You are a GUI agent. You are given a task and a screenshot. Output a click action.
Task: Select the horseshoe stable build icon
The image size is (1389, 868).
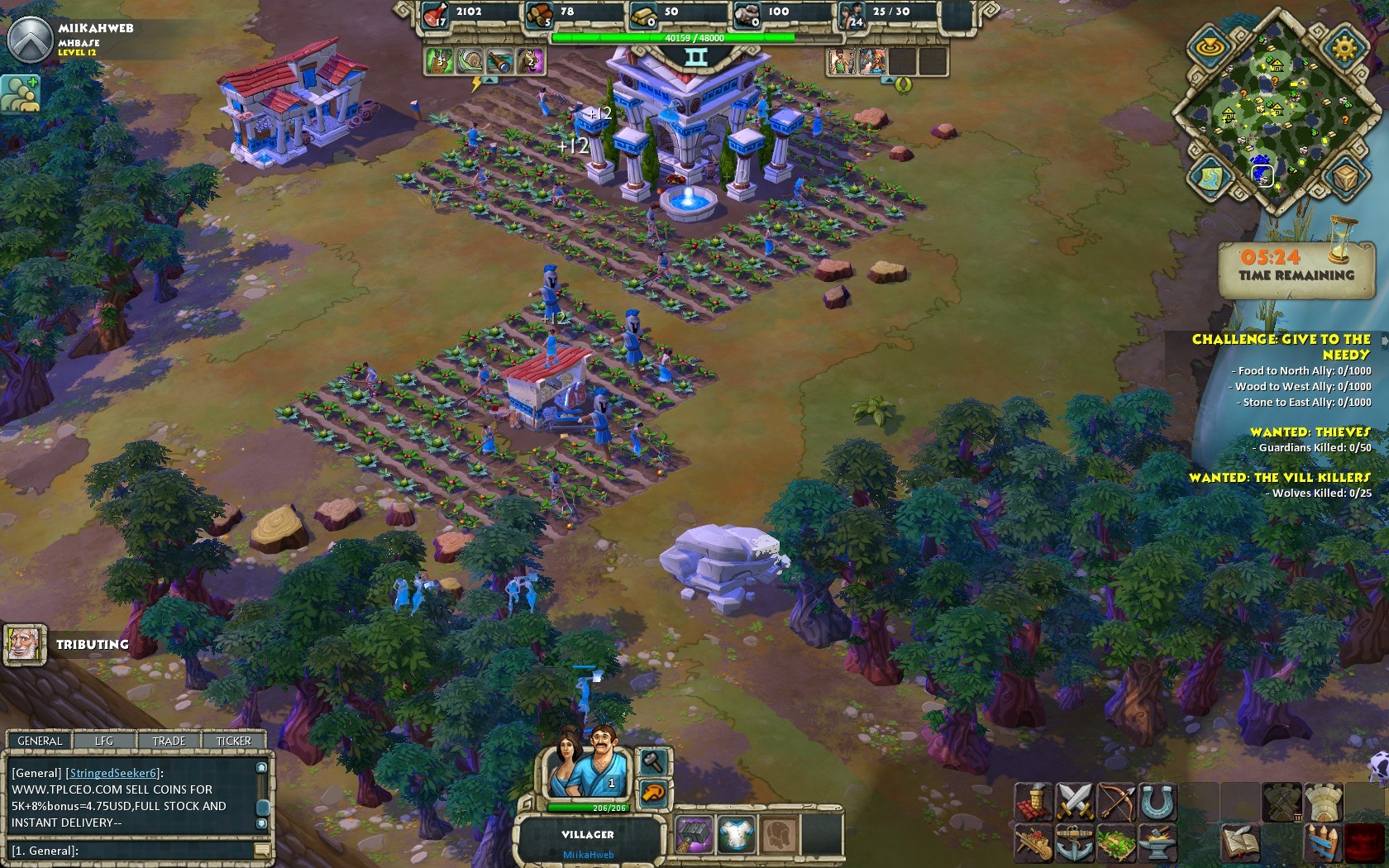(x=1157, y=801)
